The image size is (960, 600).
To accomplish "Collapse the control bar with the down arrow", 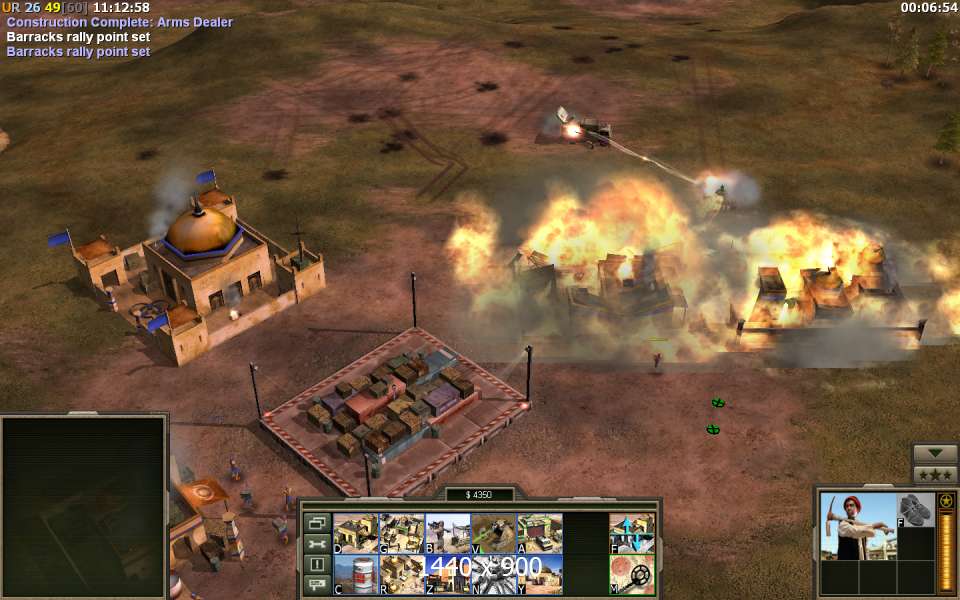I will pyautogui.click(x=935, y=453).
